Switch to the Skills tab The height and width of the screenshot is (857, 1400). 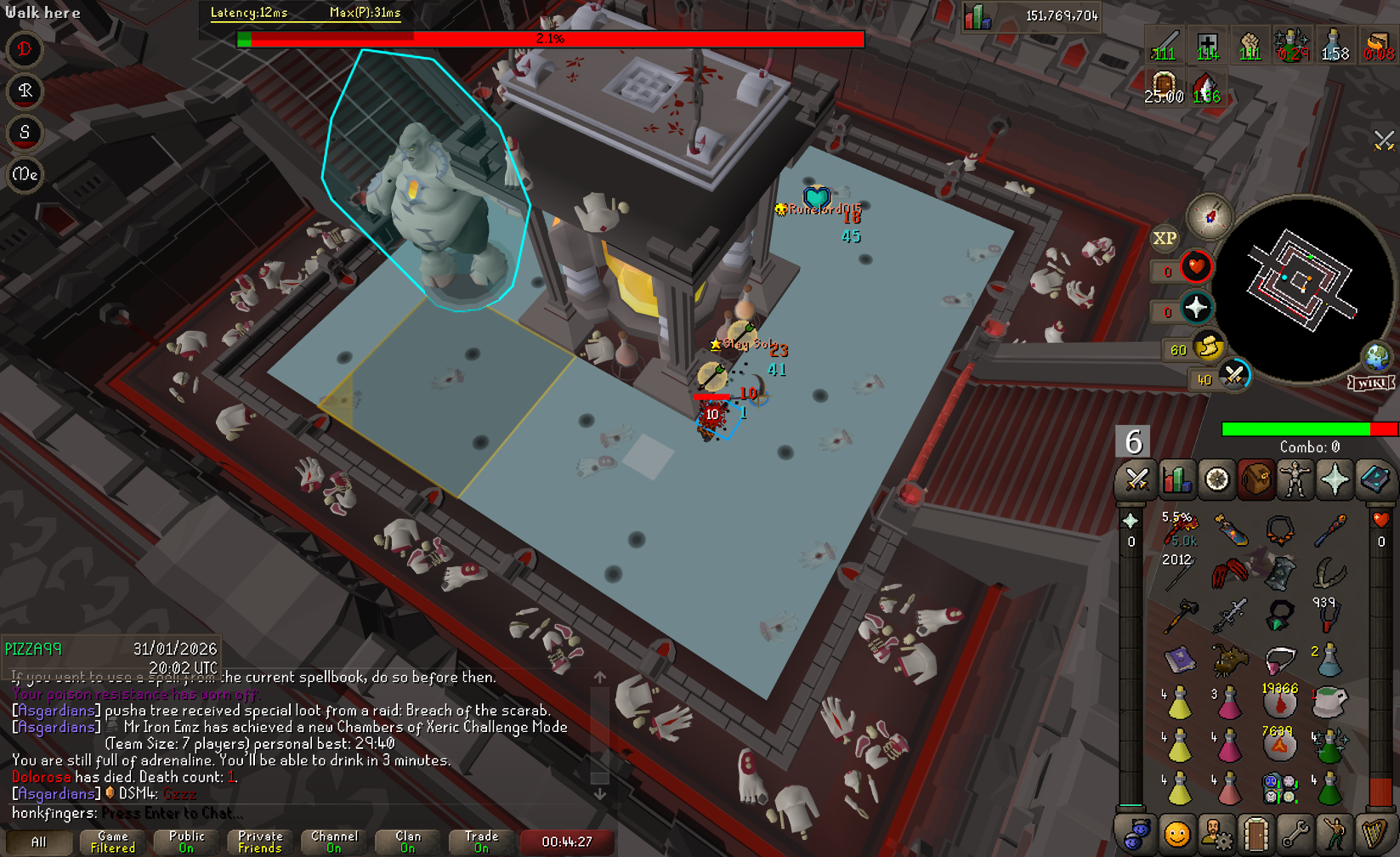pyautogui.click(x=1176, y=480)
